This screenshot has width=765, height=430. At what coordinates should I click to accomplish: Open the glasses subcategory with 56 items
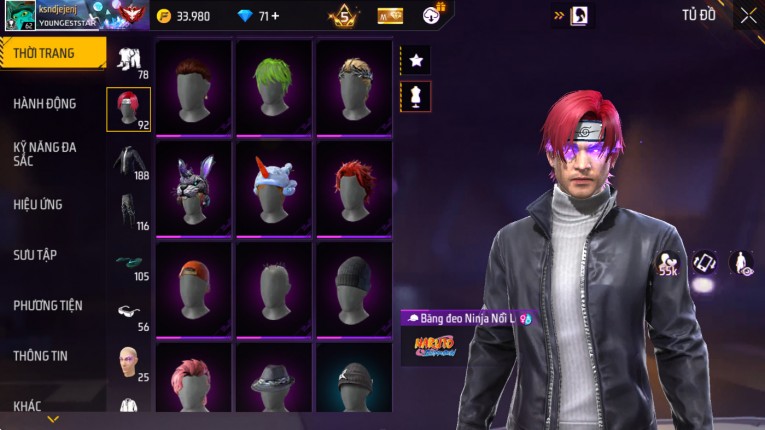tap(129, 313)
